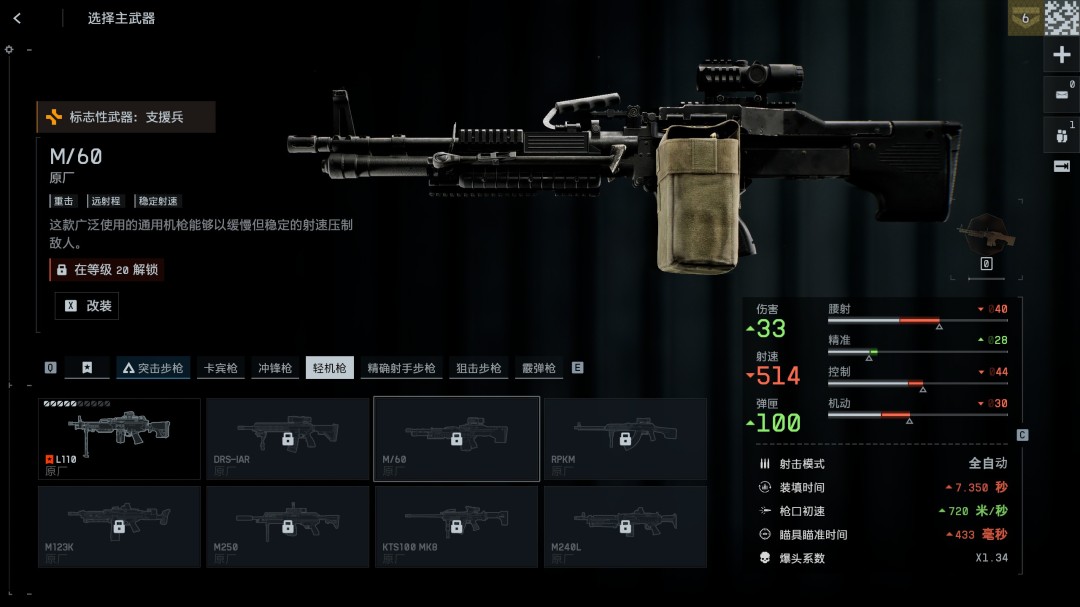Click the plus icon in the right sidebar
Screen dimensions: 1080x607
click(1062, 56)
